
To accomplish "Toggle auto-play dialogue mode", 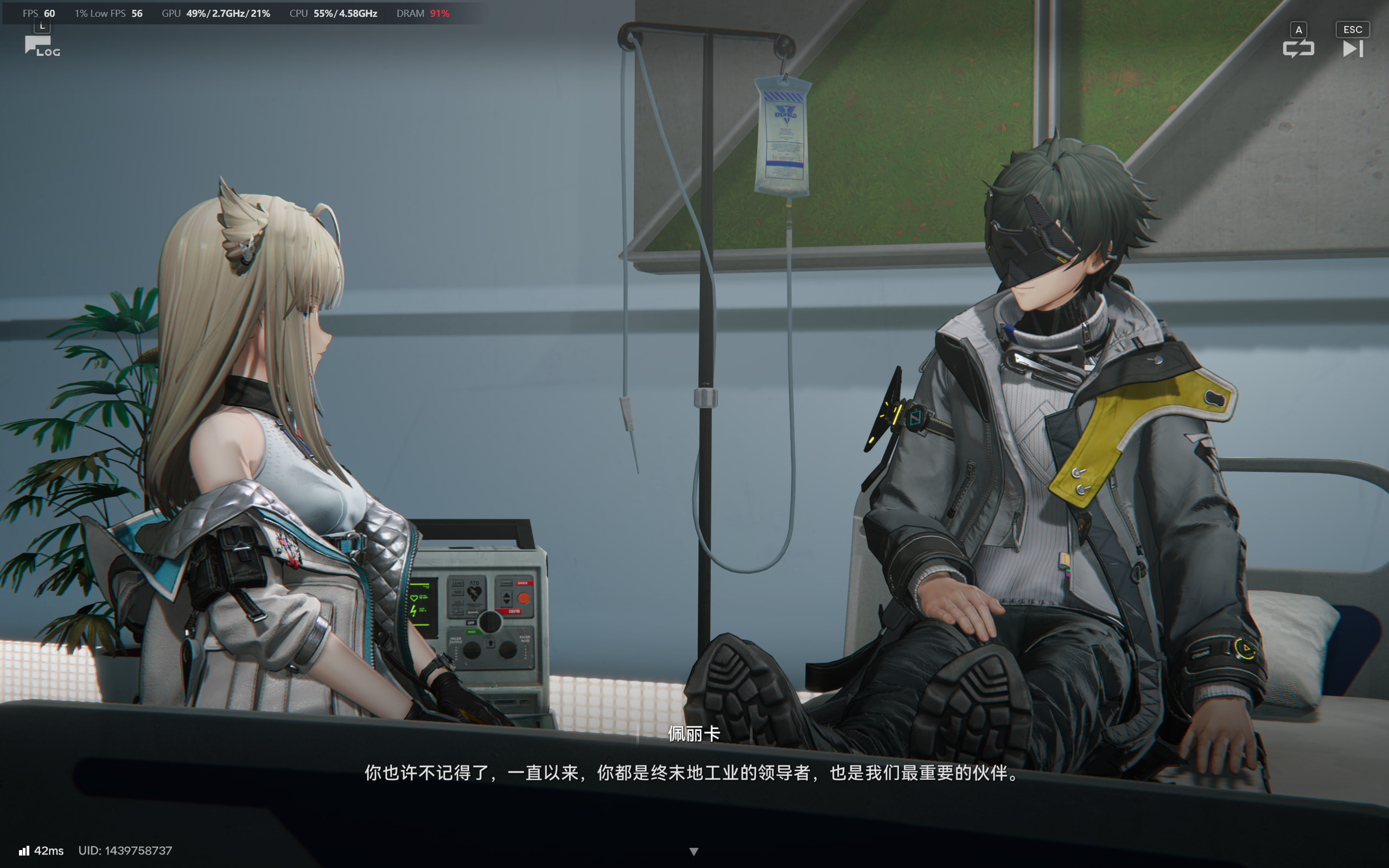I will (x=1298, y=48).
